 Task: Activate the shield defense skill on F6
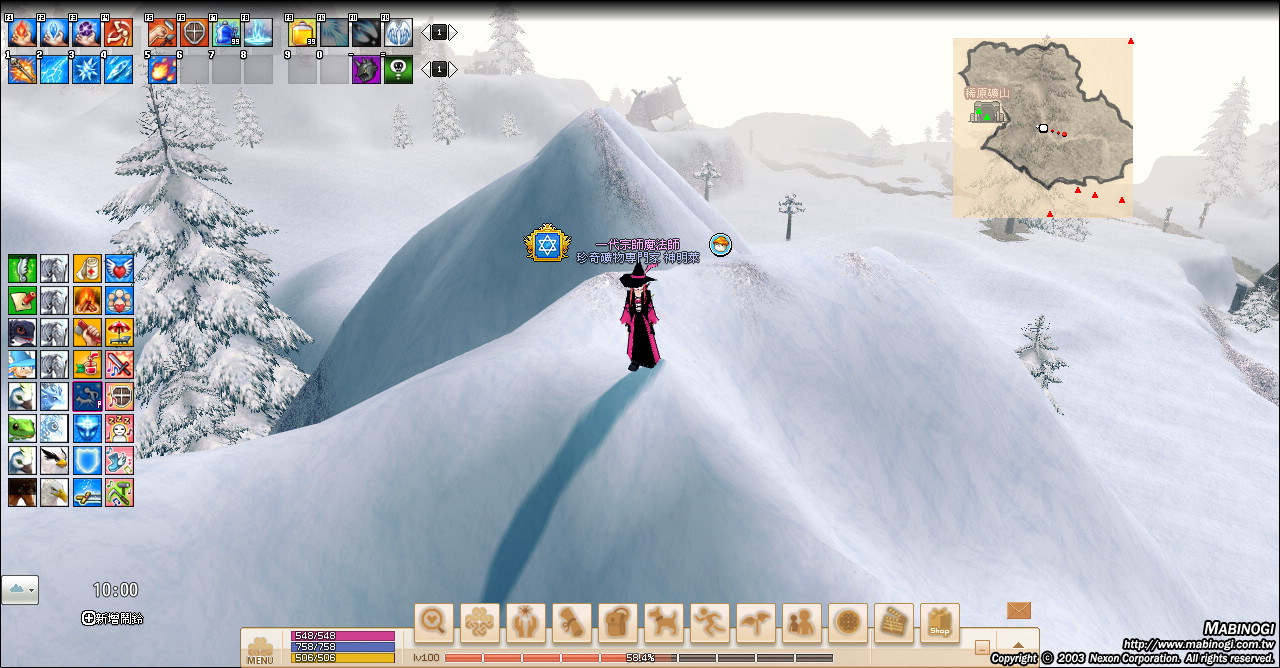point(194,33)
